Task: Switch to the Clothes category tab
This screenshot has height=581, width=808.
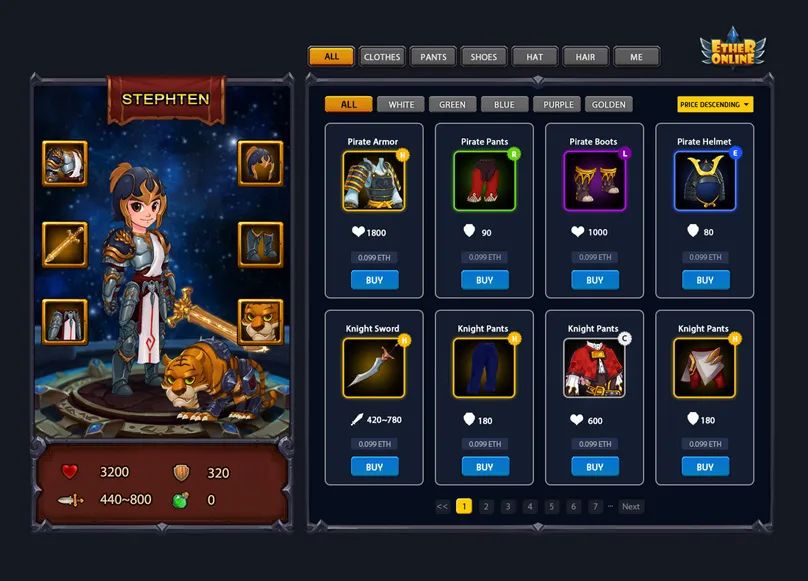Action: tap(382, 57)
